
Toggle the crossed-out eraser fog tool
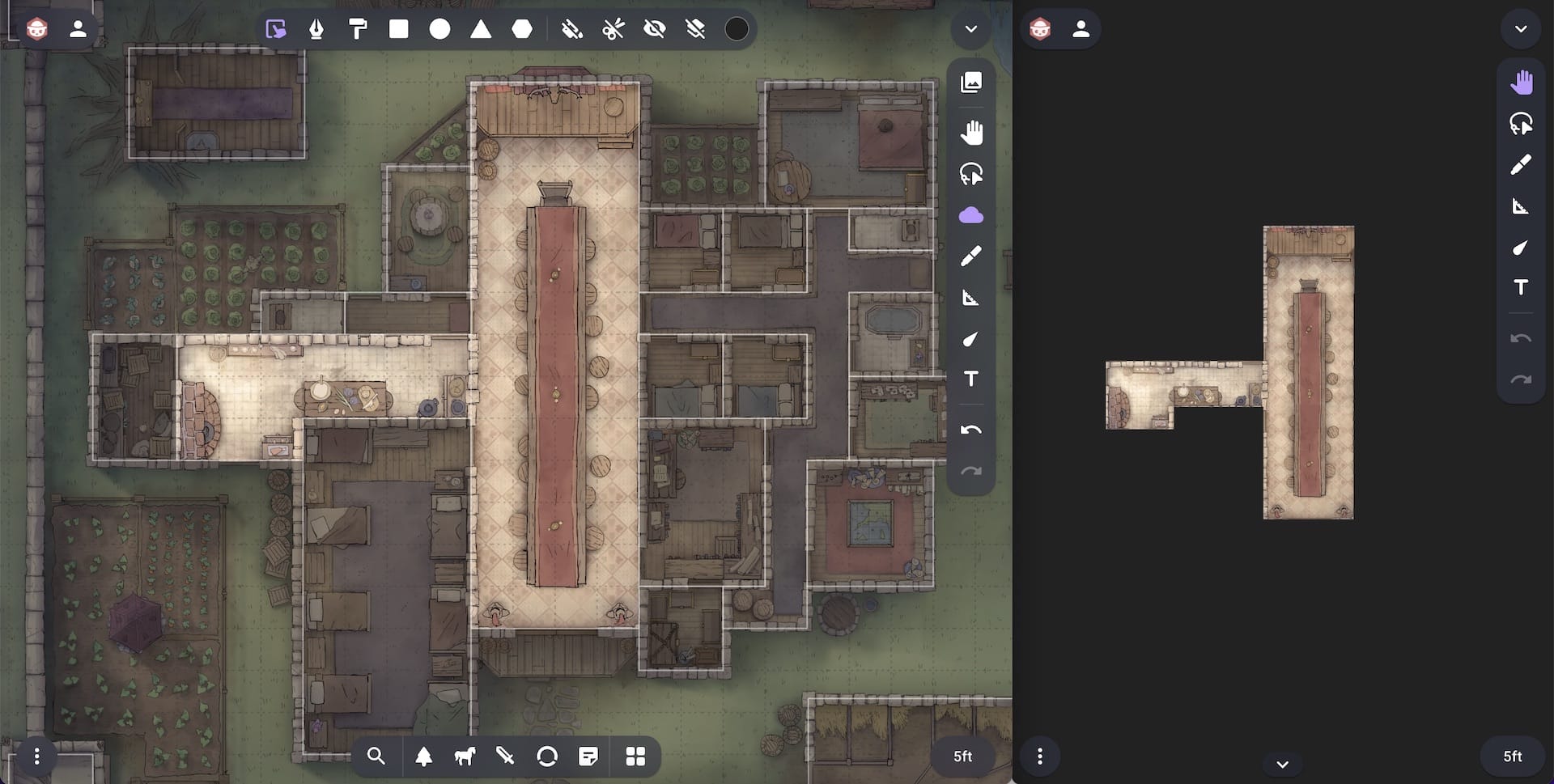(x=694, y=29)
